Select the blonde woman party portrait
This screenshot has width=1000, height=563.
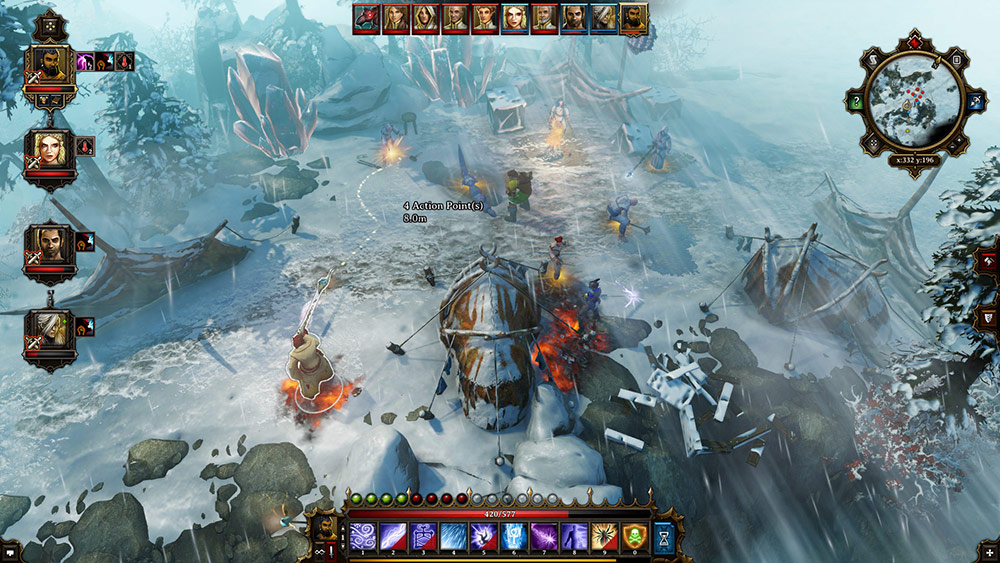[50, 151]
